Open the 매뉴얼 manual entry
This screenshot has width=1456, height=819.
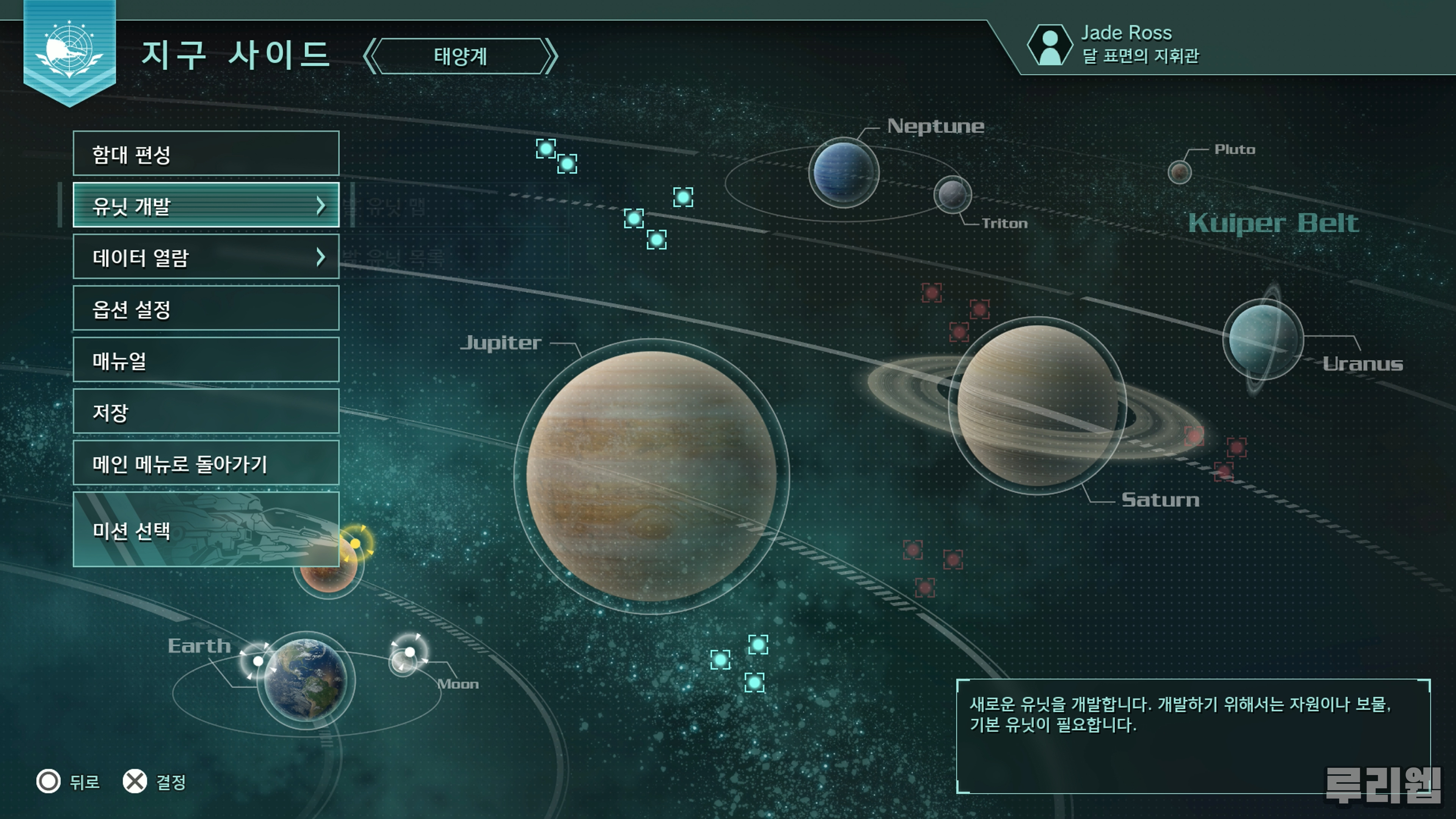[x=206, y=360]
